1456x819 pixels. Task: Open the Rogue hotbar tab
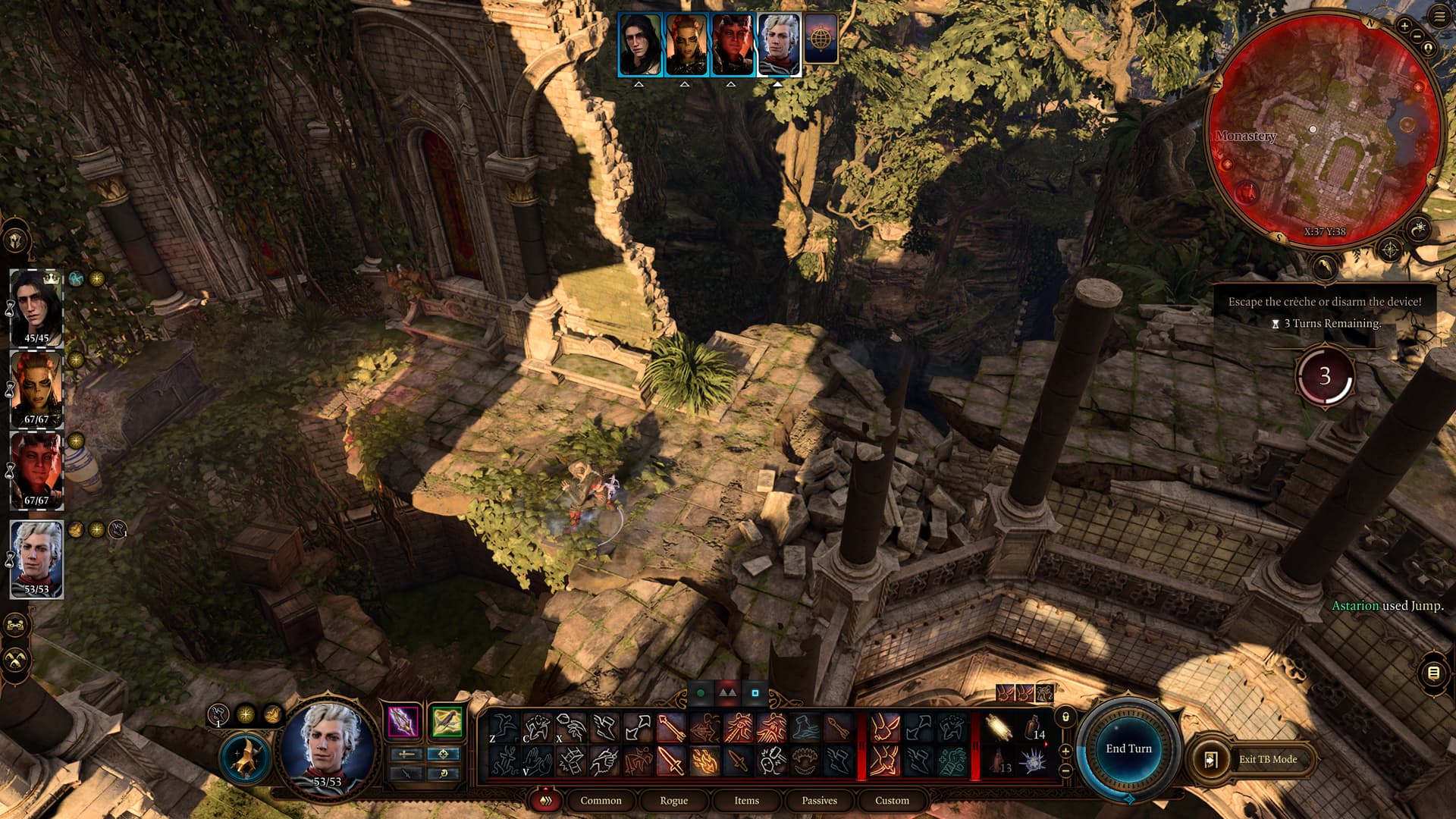tap(673, 800)
